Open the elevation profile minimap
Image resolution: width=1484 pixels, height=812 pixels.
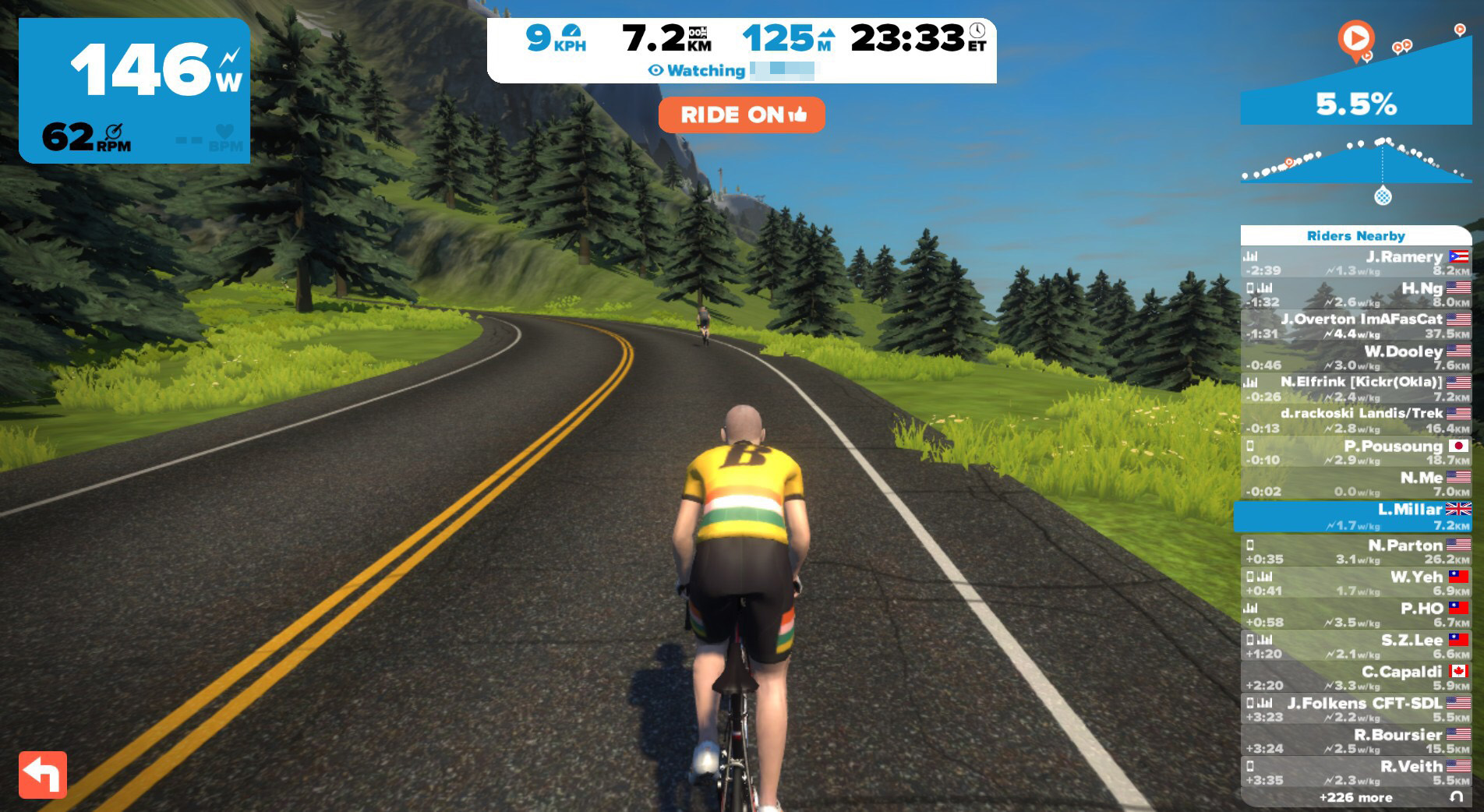click(1355, 162)
